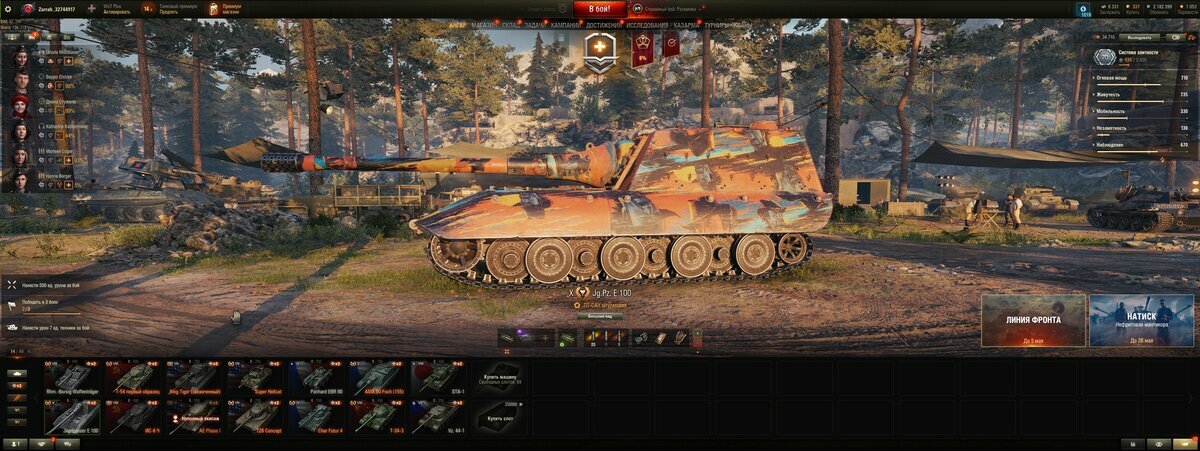Screen dimensions: 1200x451
Task: Open Внешний вид customization for Jg.Pz. E 100
Action: point(600,316)
